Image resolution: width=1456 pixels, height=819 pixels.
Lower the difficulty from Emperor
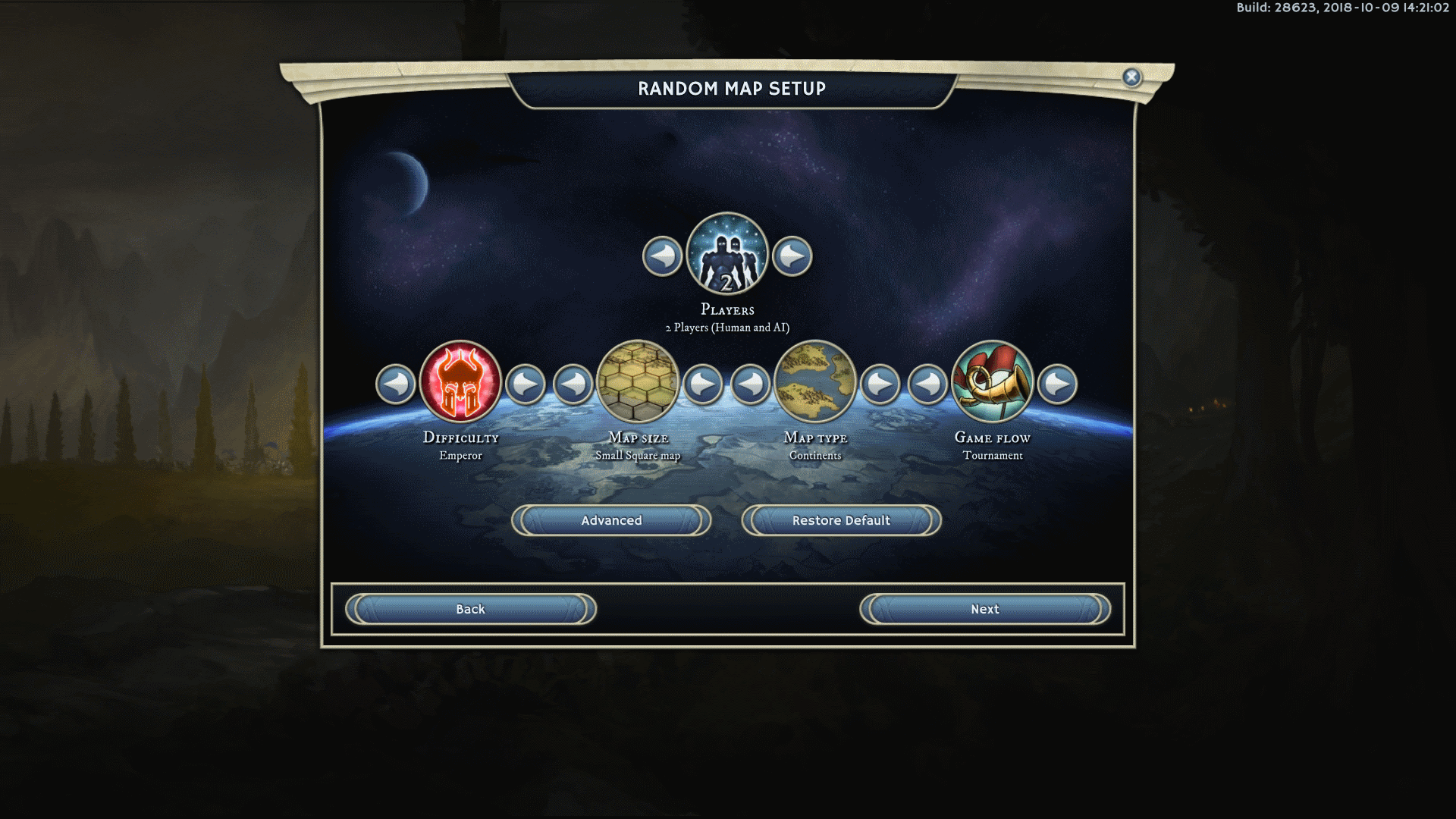(x=396, y=384)
